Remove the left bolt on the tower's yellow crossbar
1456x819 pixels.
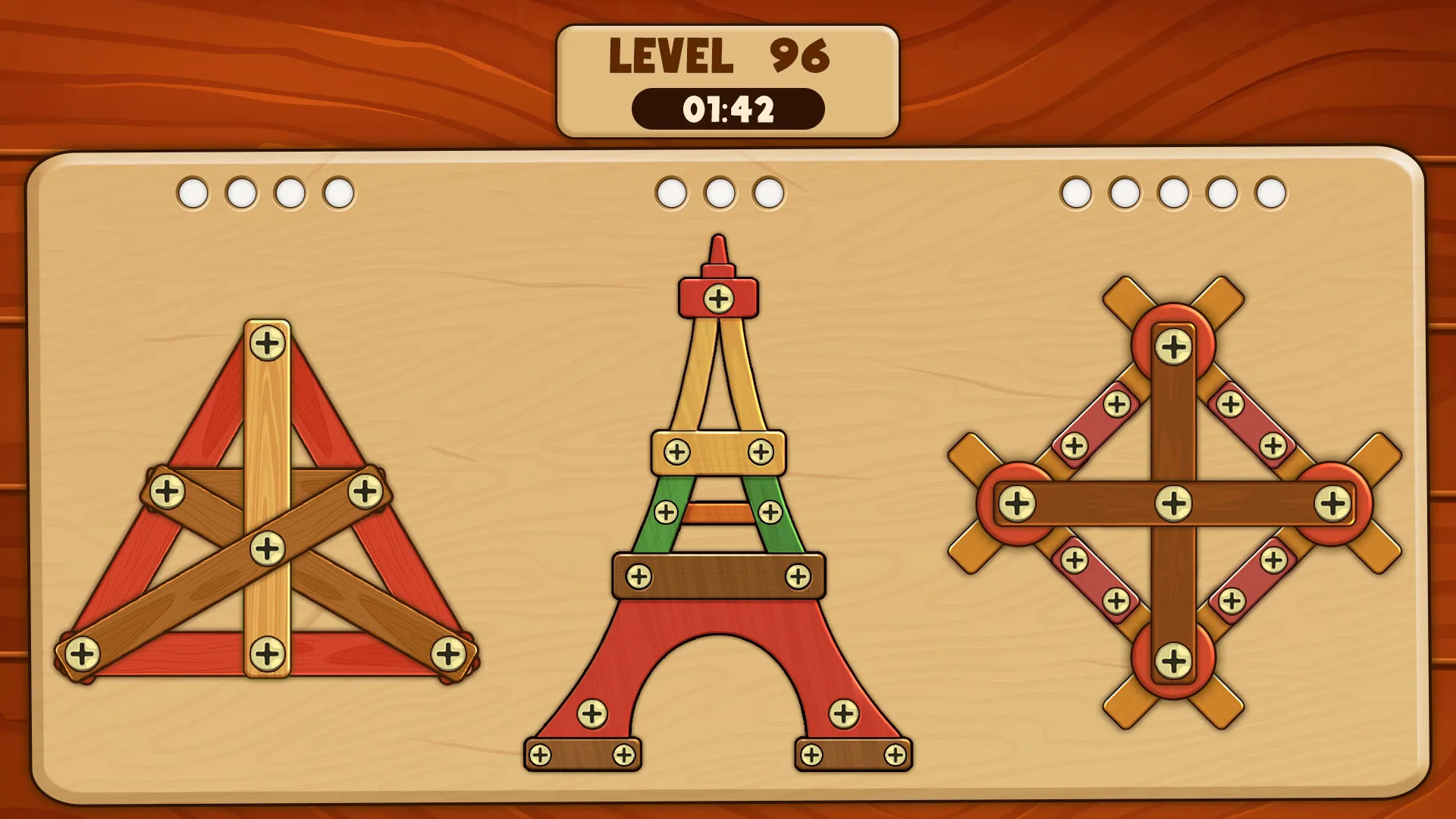[675, 451]
